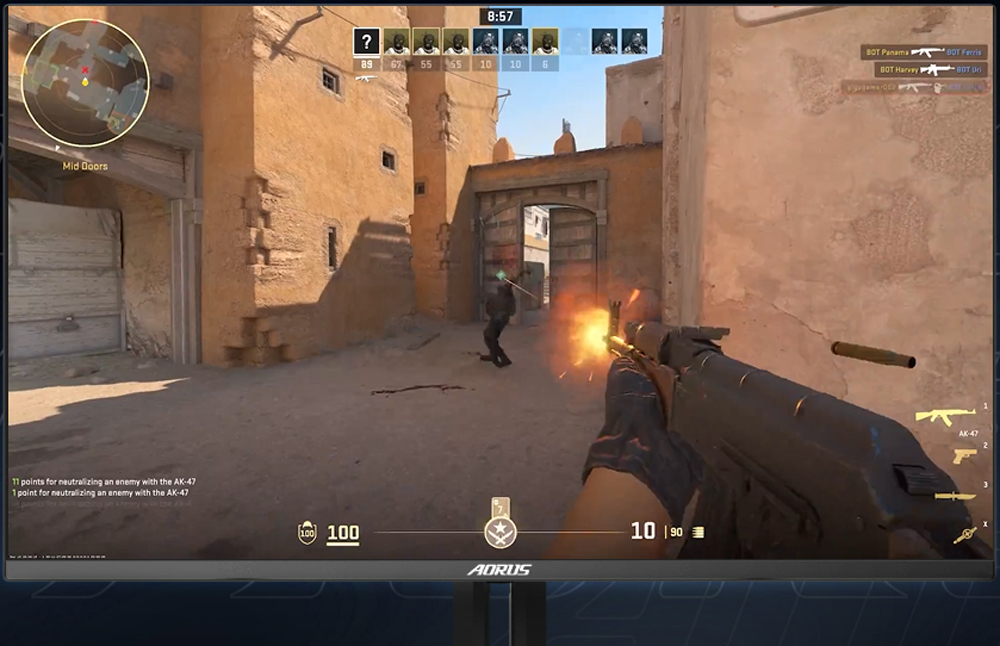Switch to the pistol weapon slot
1000x646 pixels.
click(x=964, y=456)
